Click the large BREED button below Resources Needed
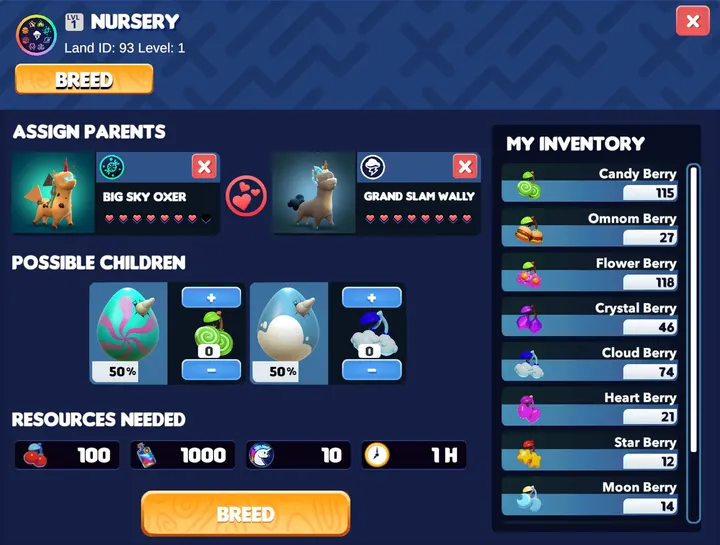 point(245,514)
